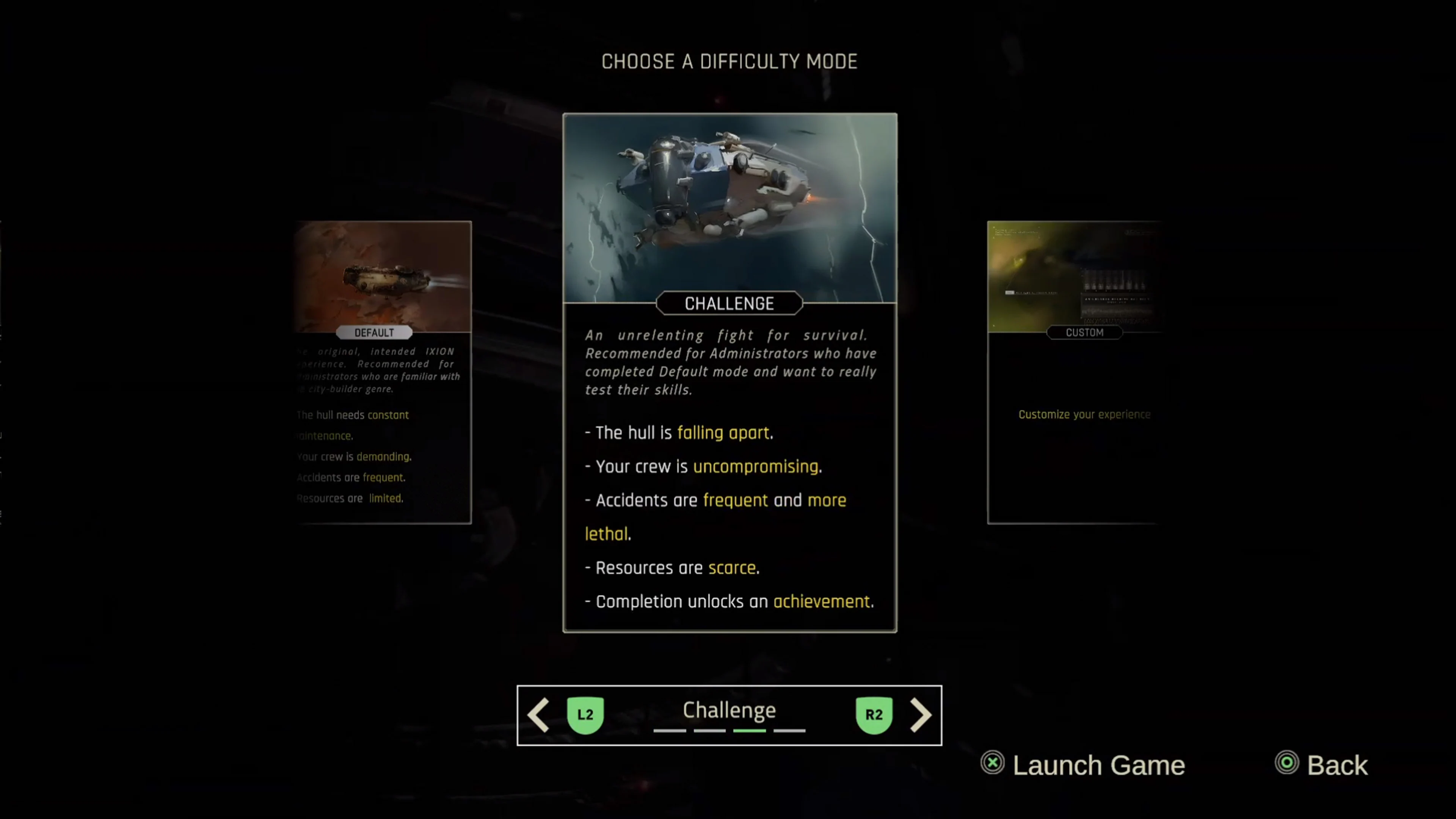The image size is (1456, 819).
Task: Click the L2 shoulder button icon
Action: pos(585,714)
